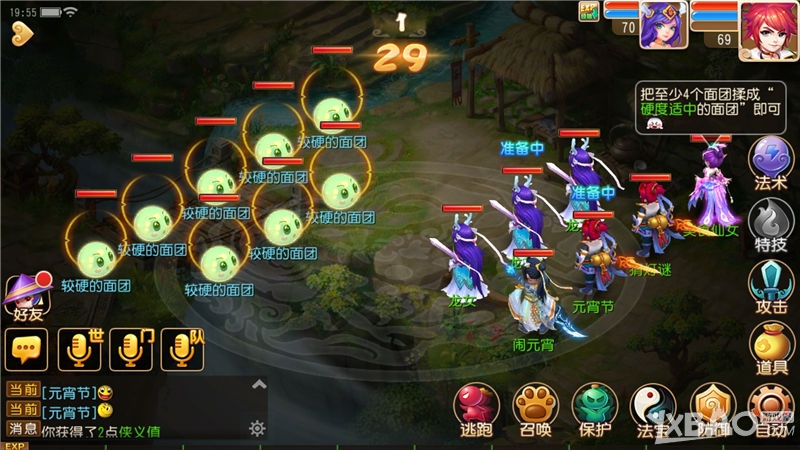Open the 道具 items bag
Screen dimensions: 800x450
tap(771, 345)
